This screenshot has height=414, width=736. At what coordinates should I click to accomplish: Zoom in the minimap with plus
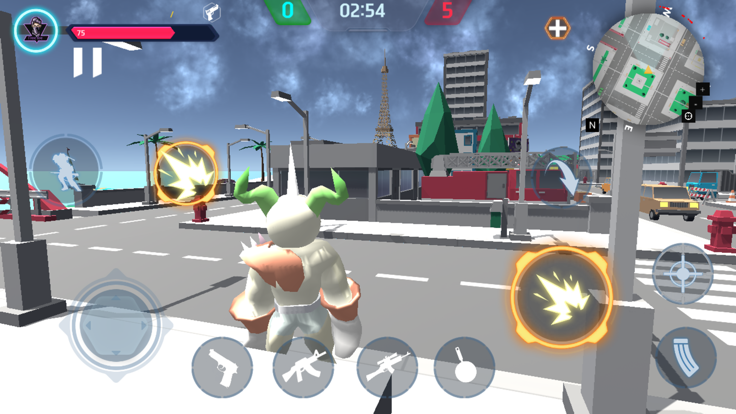tap(703, 89)
